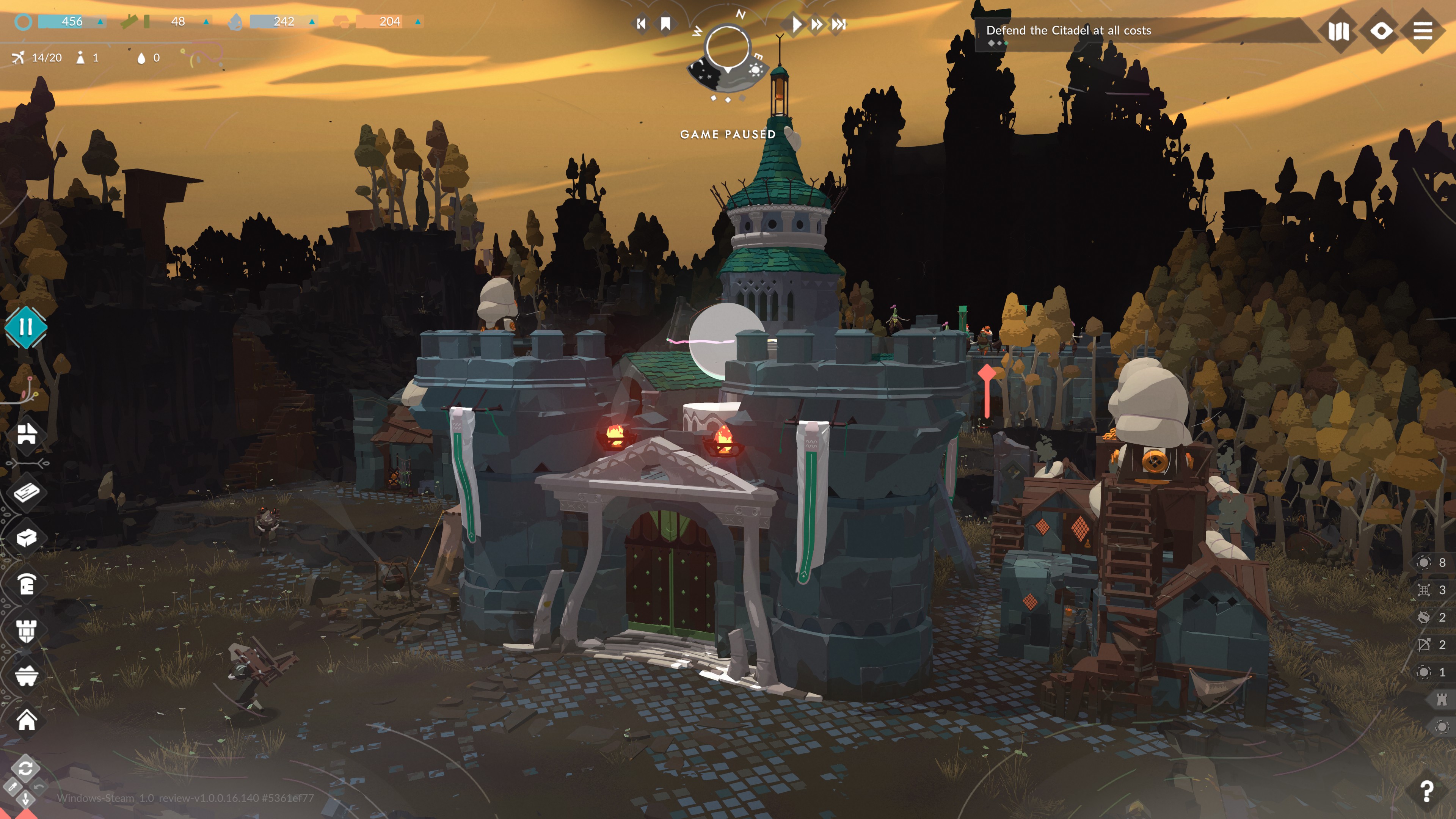Toggle the eye-shaped view mode button
1456x819 pixels.
1381,30
